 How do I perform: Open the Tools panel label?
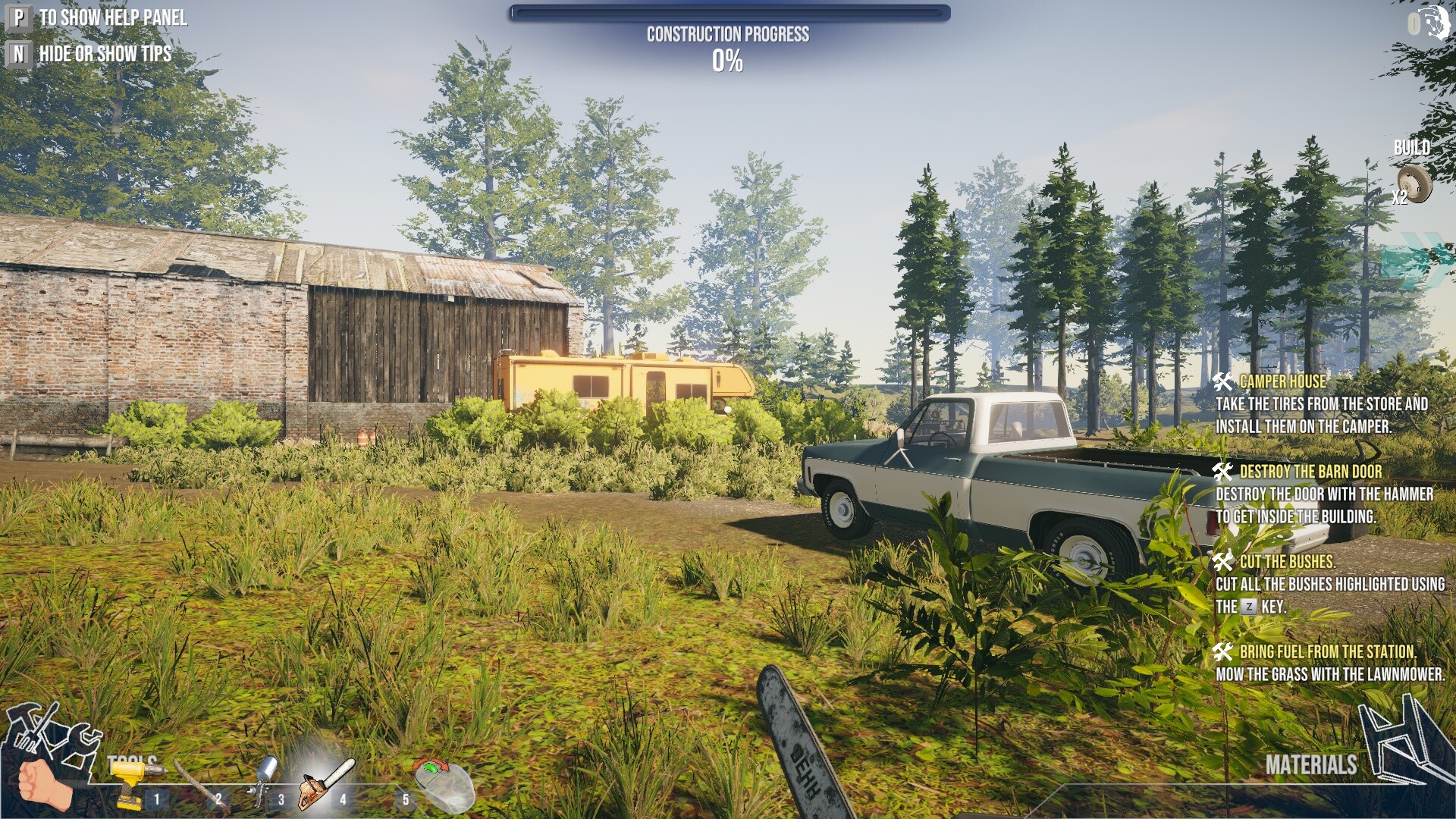133,760
